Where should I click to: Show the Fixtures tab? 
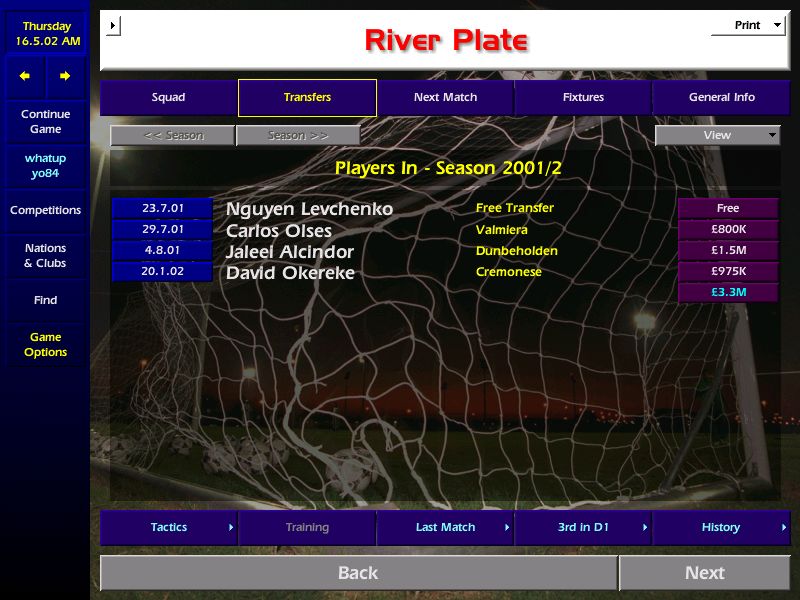(x=583, y=98)
